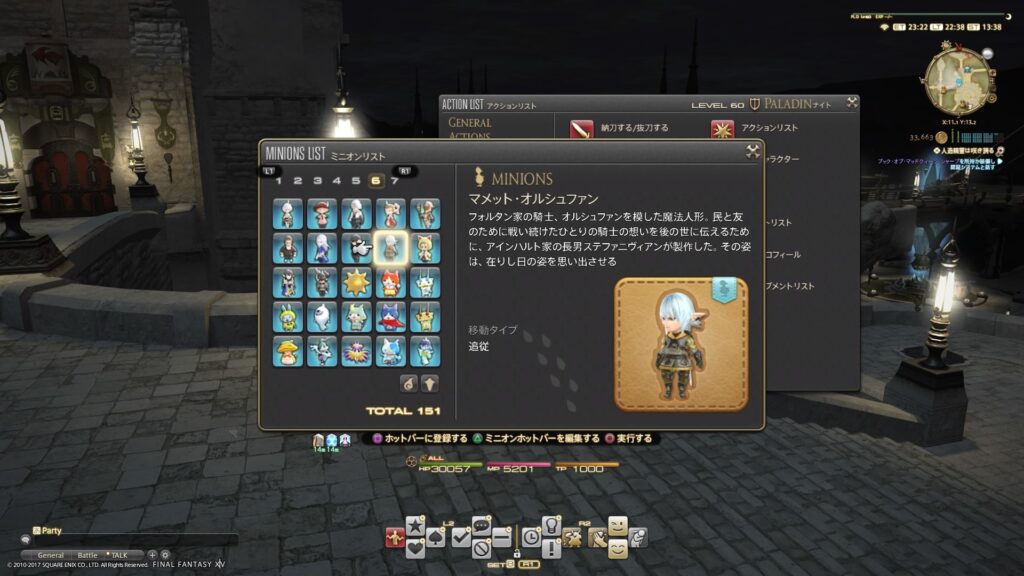The height and width of the screenshot is (576, 1024).
Task: Activate the star icon on hotbar
Action: [415, 524]
